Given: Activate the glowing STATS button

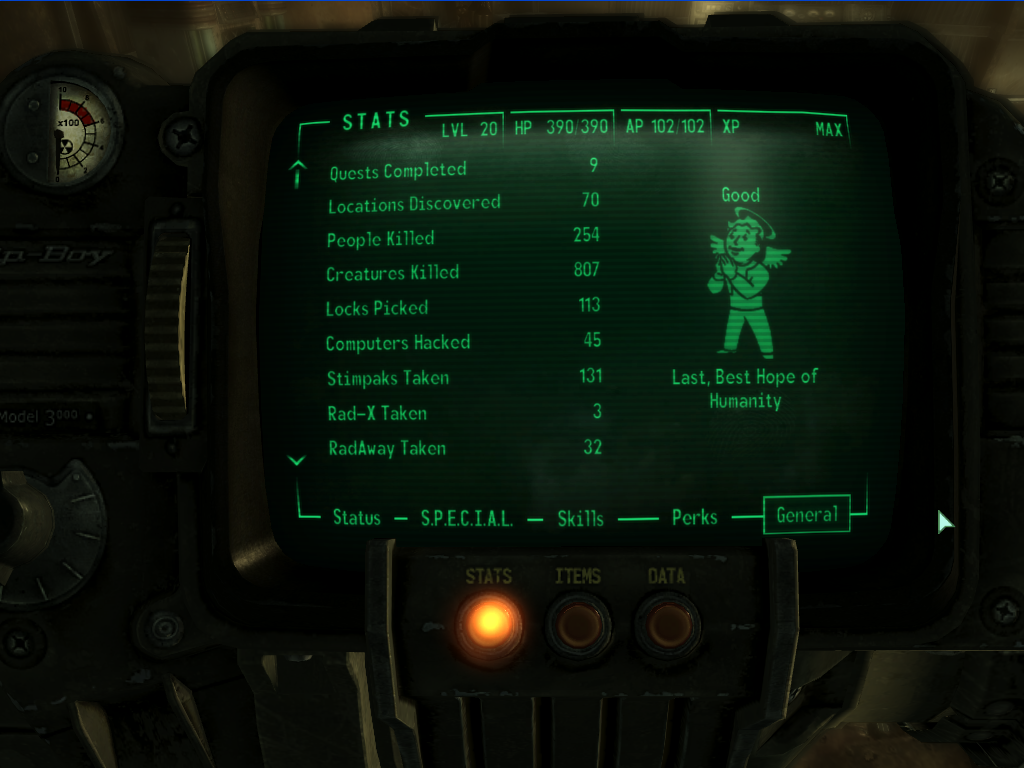Looking at the screenshot, I should [489, 624].
